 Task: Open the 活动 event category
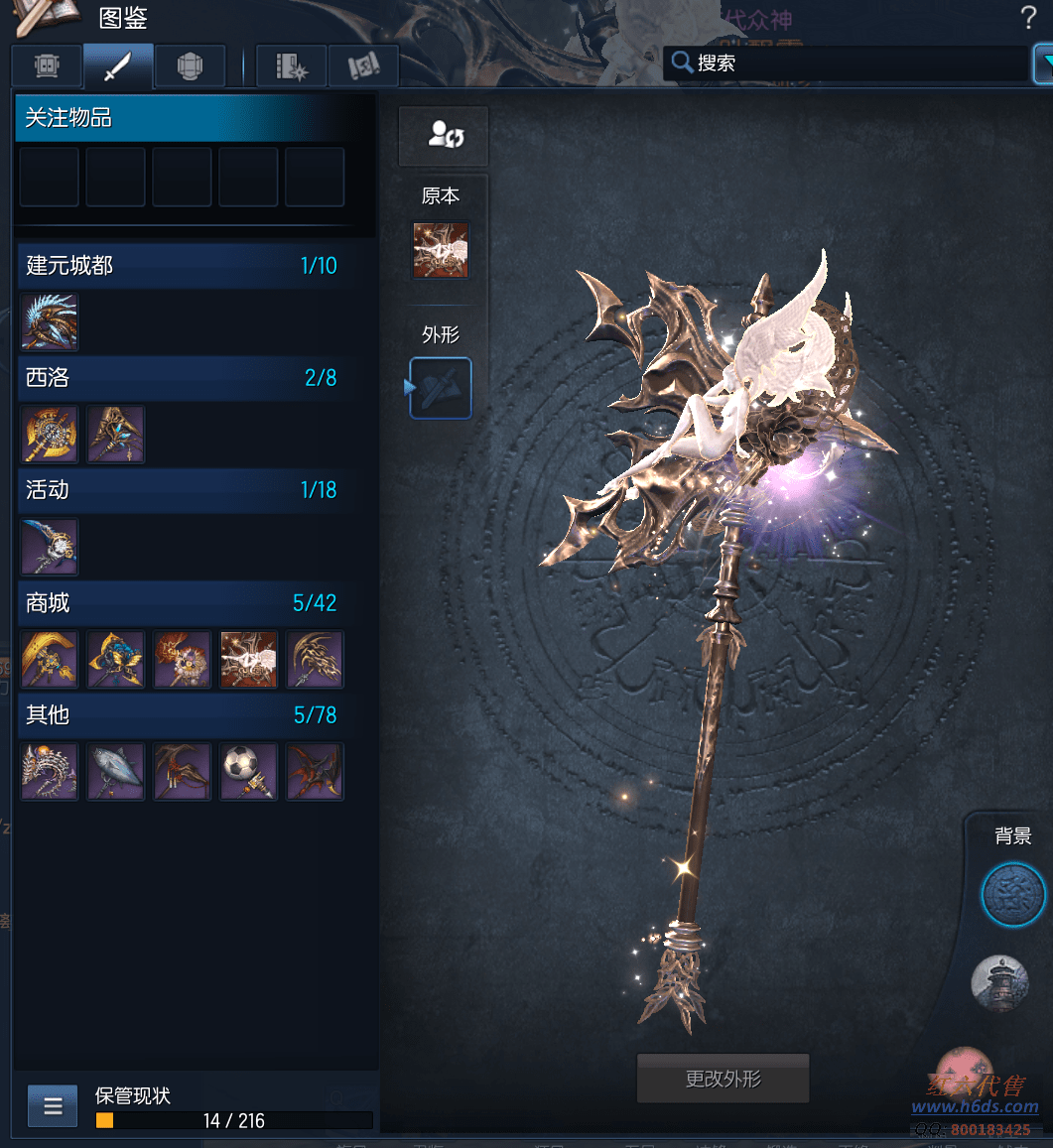[184, 489]
